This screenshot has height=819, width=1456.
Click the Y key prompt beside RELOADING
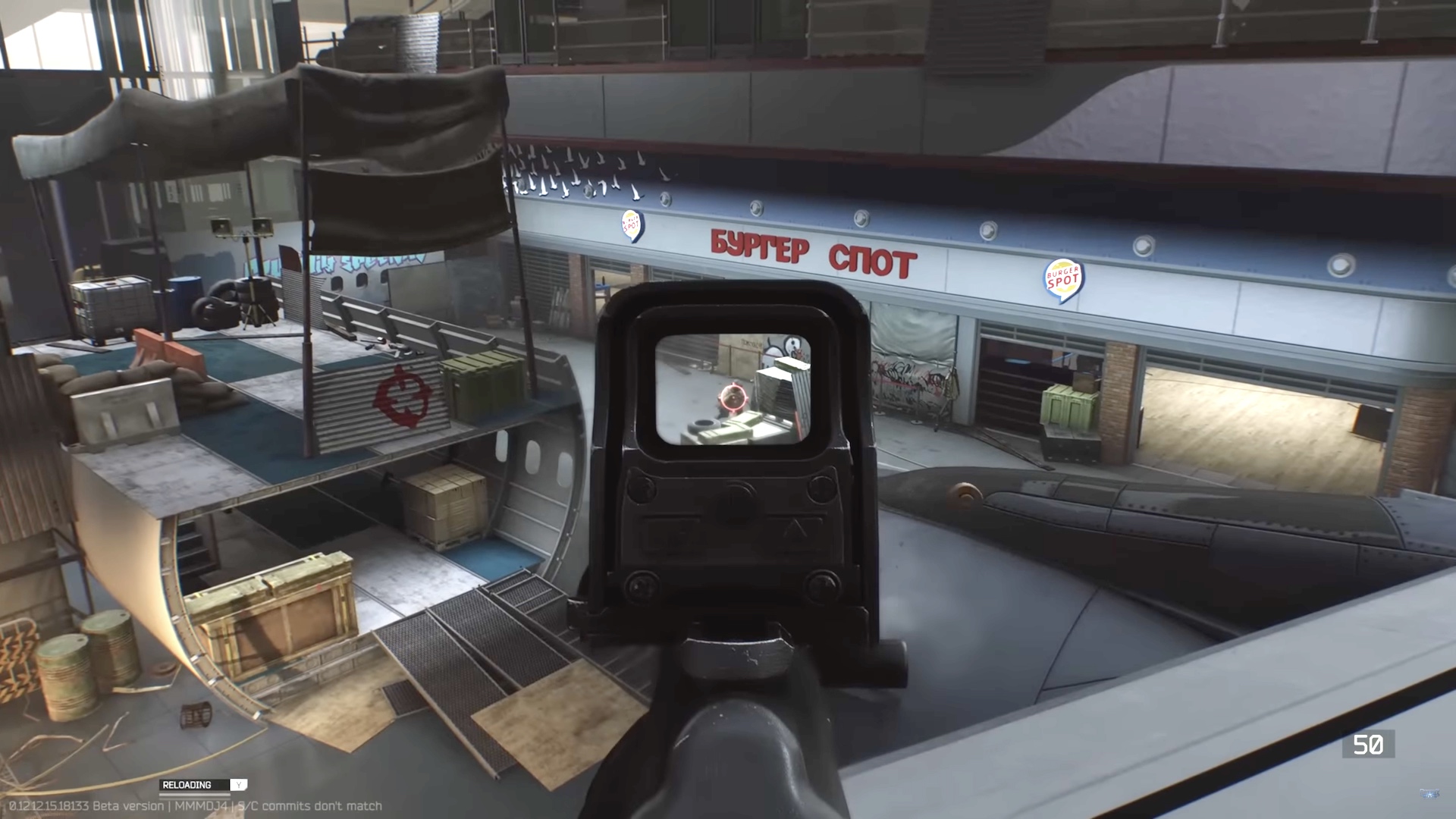point(238,785)
